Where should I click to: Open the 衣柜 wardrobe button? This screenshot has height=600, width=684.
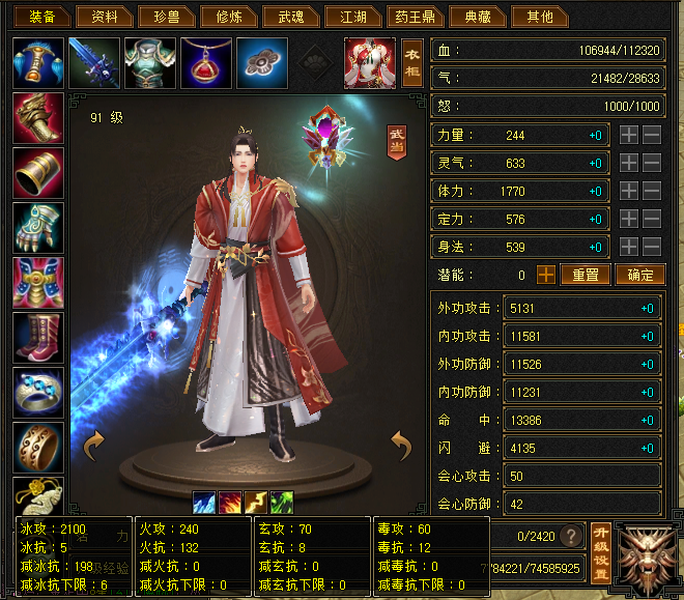[x=412, y=62]
